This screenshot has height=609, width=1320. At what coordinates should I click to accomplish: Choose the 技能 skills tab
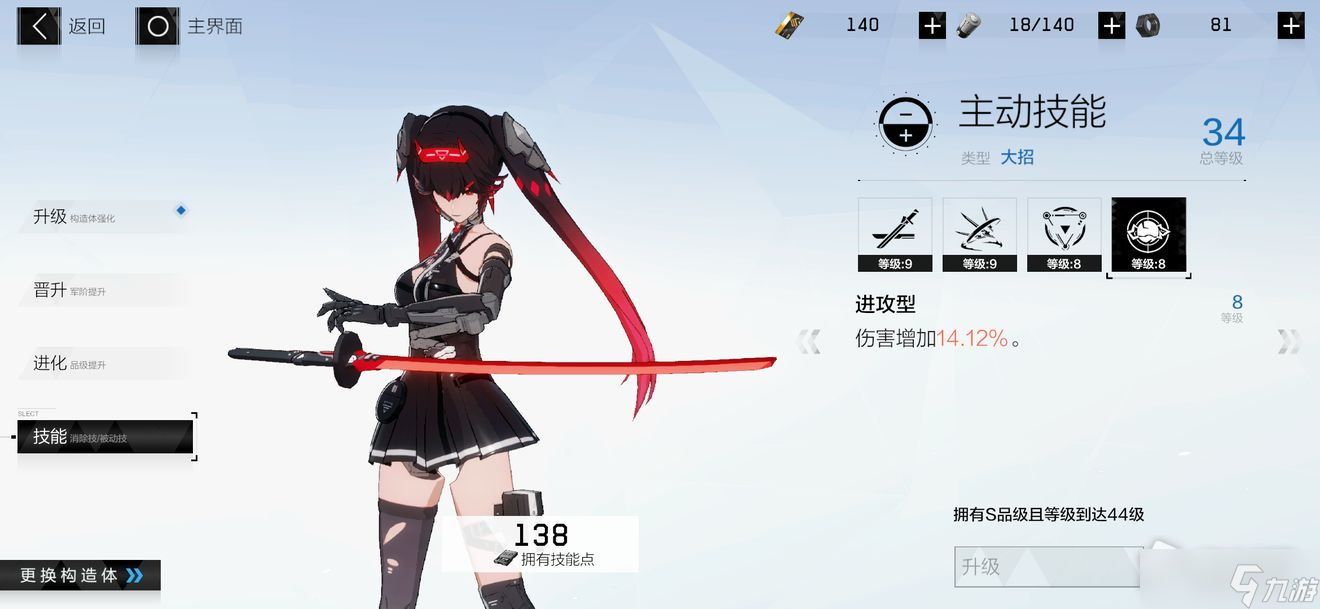tap(105, 437)
